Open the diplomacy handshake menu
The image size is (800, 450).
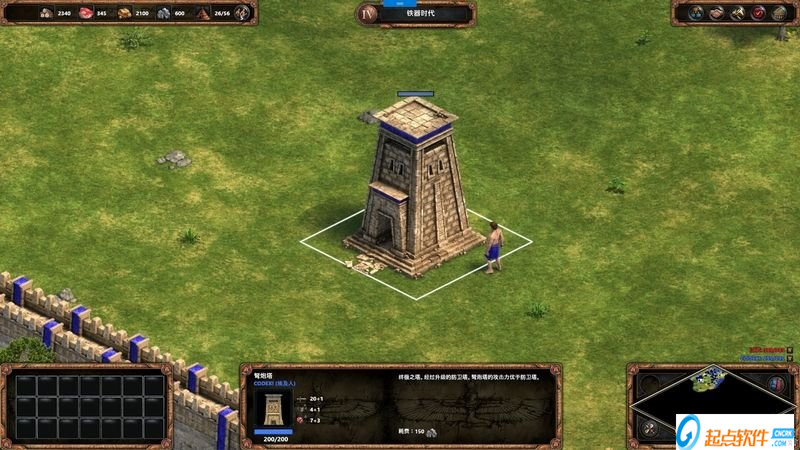(716, 13)
